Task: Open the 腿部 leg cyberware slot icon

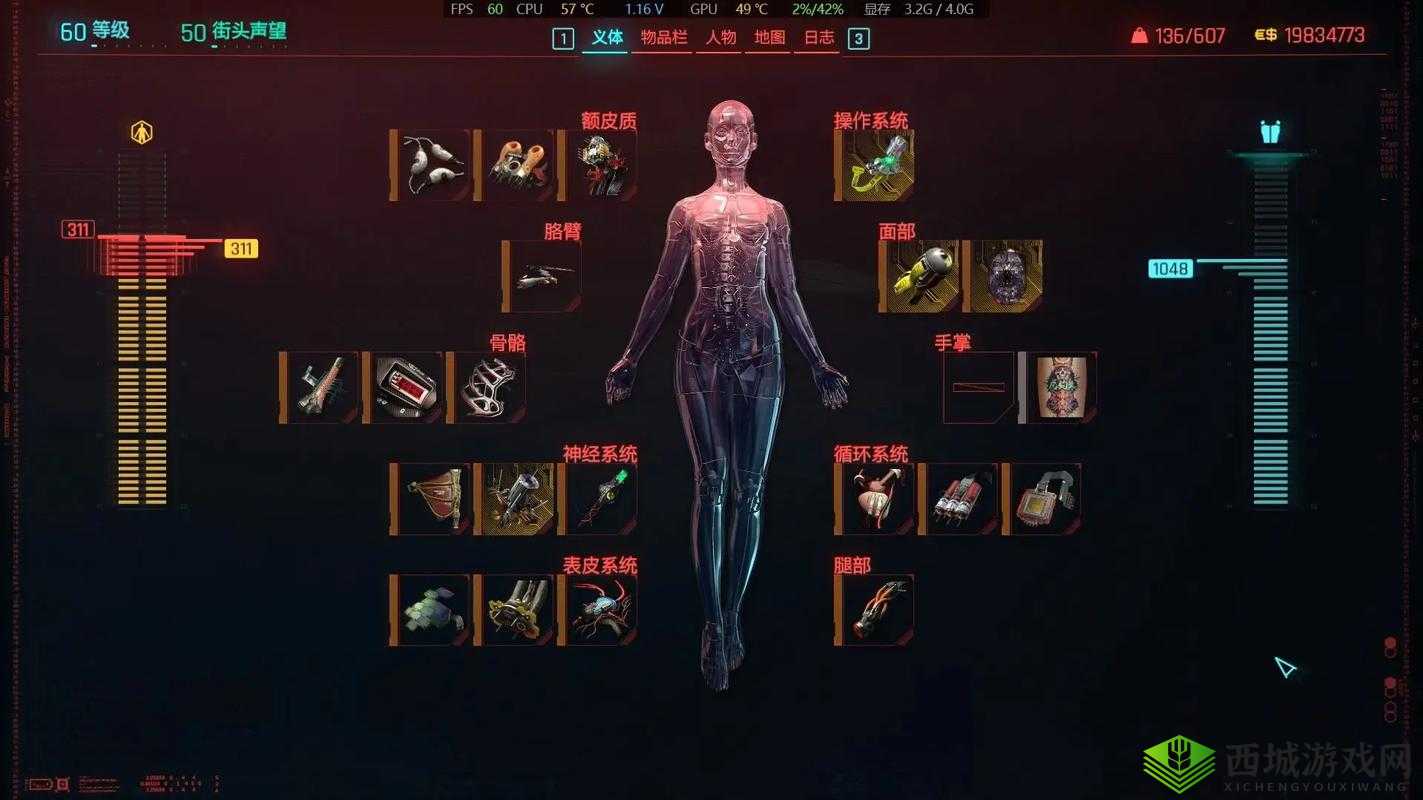Action: 874,608
